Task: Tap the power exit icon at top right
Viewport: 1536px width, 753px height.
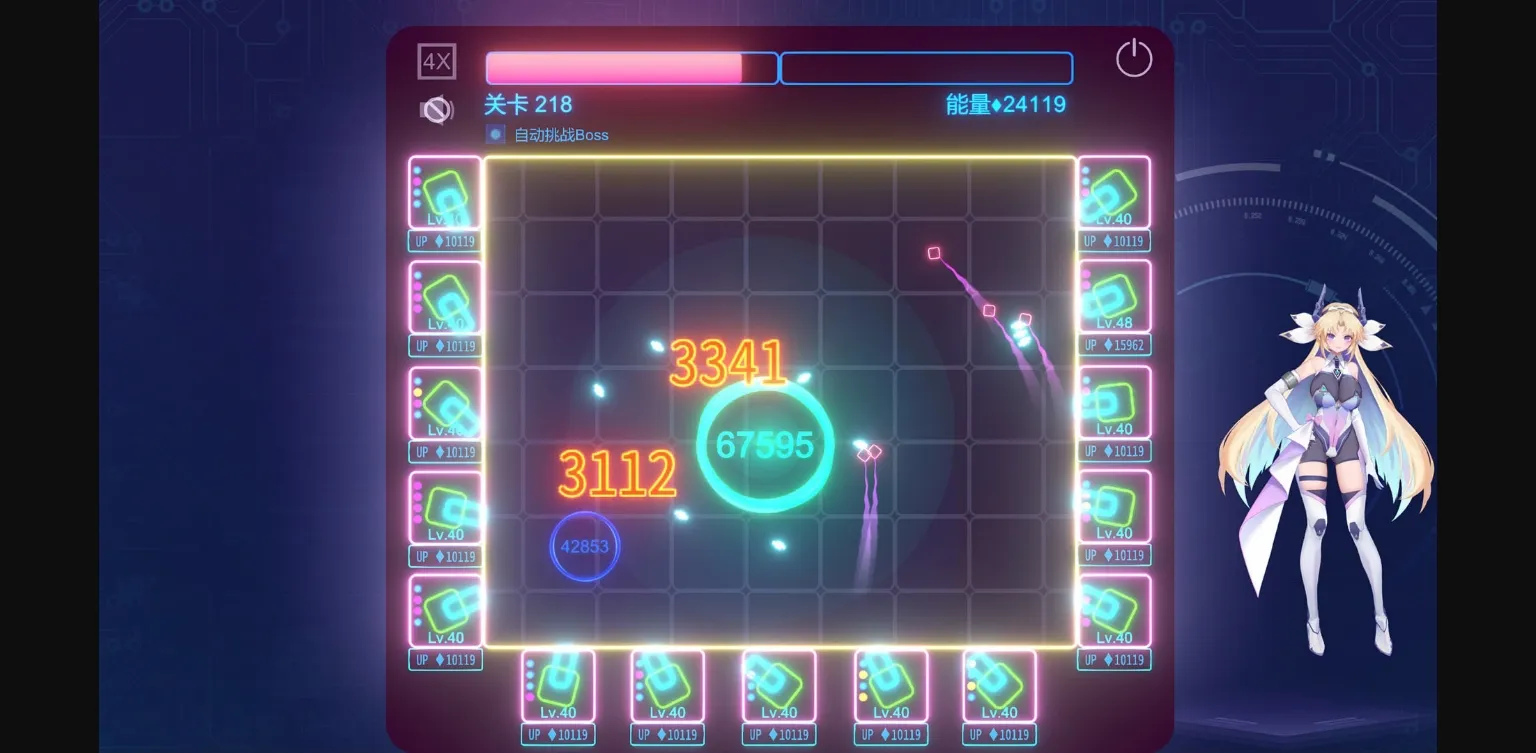Action: 1133,58
